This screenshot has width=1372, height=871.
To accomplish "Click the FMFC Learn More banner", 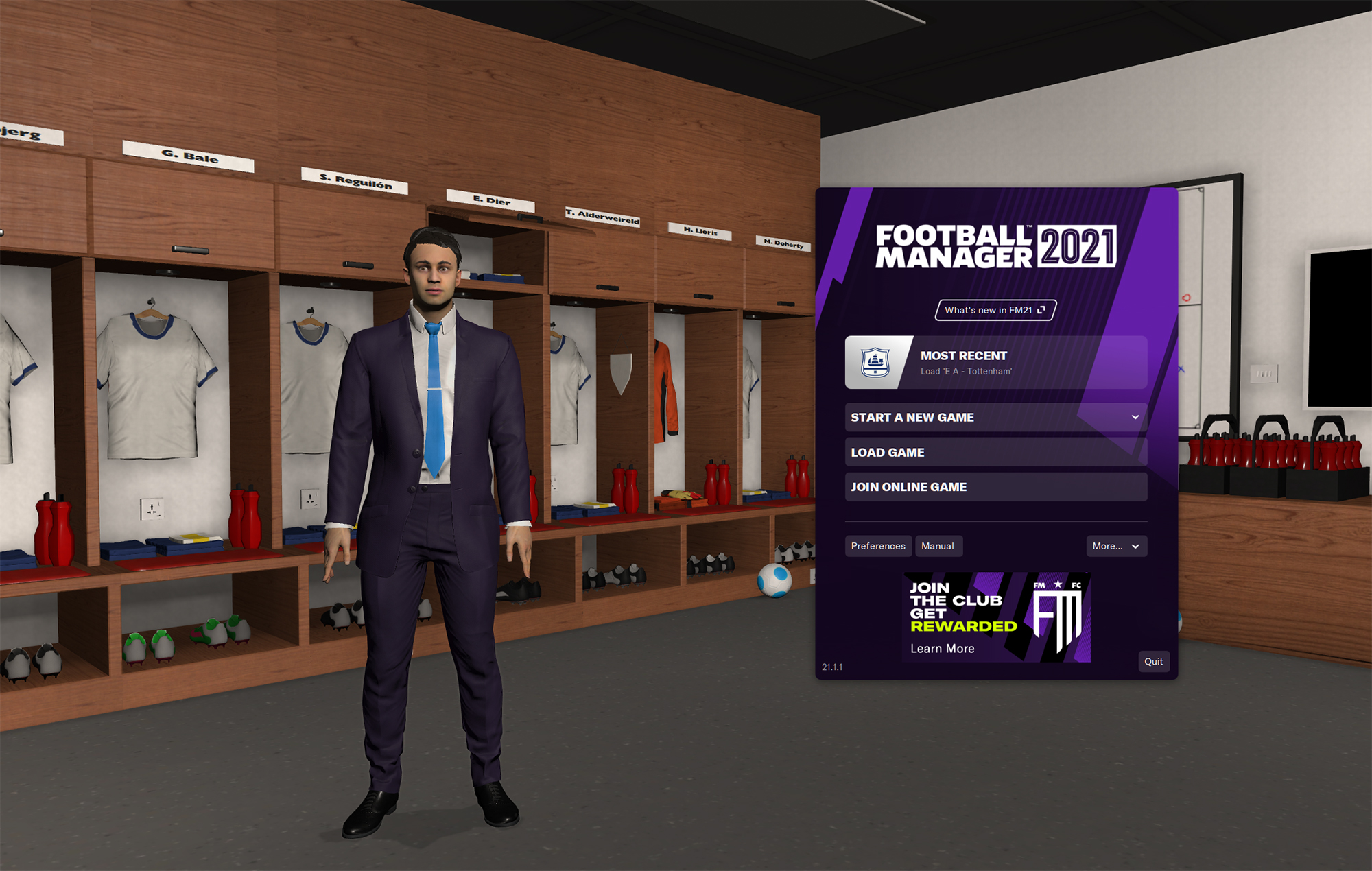I will click(995, 617).
